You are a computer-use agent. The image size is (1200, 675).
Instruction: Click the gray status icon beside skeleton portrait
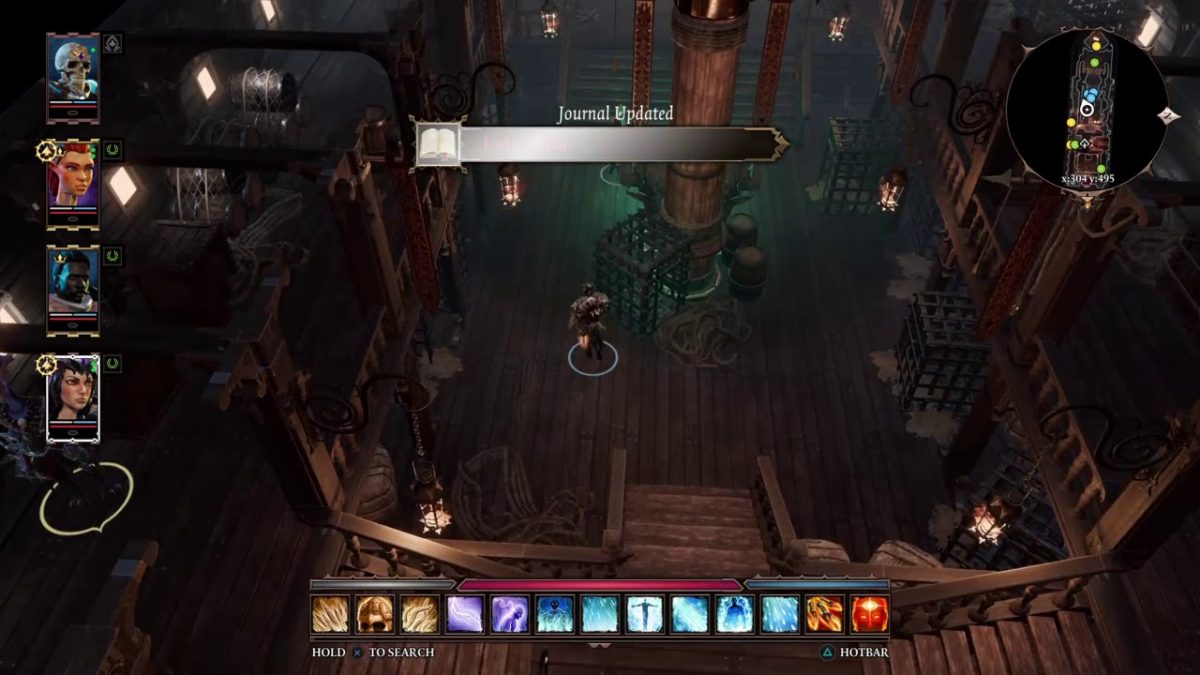[113, 44]
